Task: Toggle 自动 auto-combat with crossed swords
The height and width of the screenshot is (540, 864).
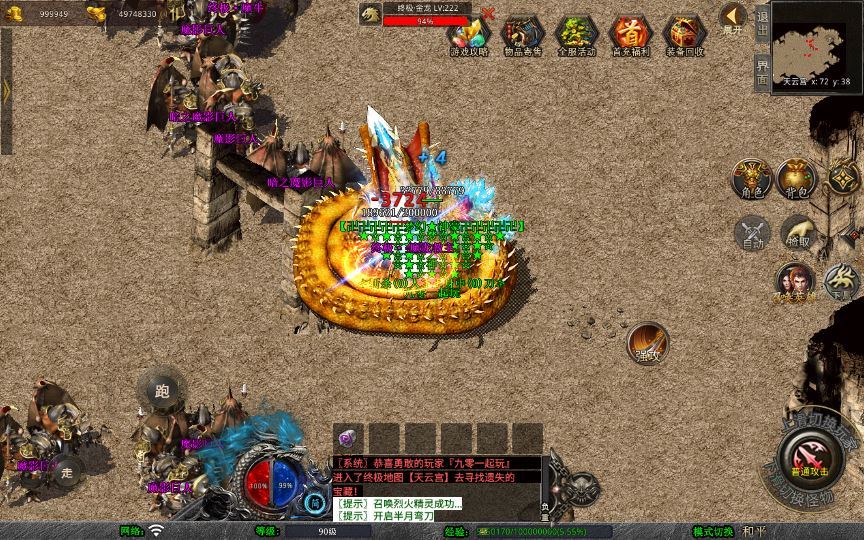Action: pyautogui.click(x=752, y=233)
